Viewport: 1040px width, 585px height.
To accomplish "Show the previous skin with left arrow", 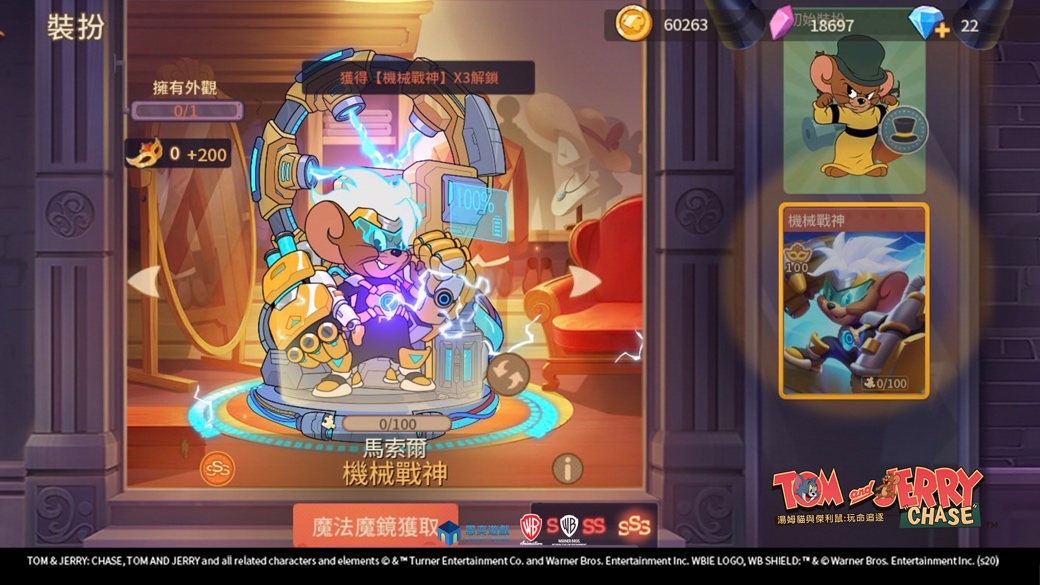I will pos(147,282).
